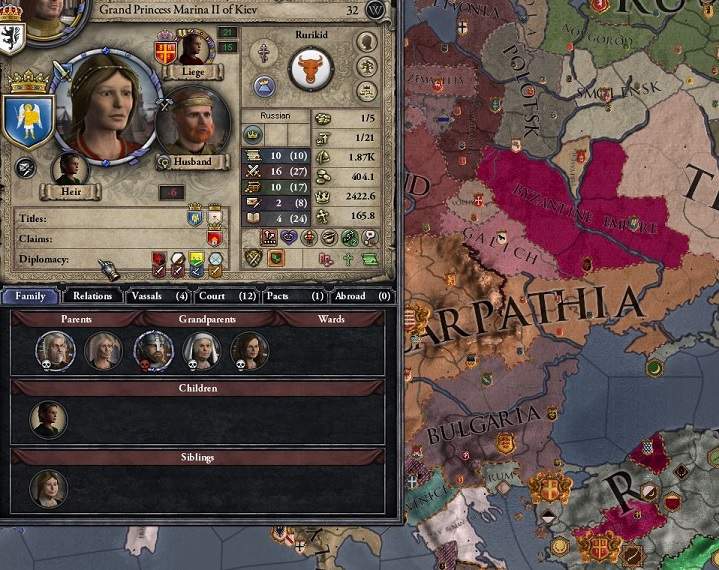The width and height of the screenshot is (719, 570).
Task: Select the sibling portrait under Siblings
Action: pos(48,488)
